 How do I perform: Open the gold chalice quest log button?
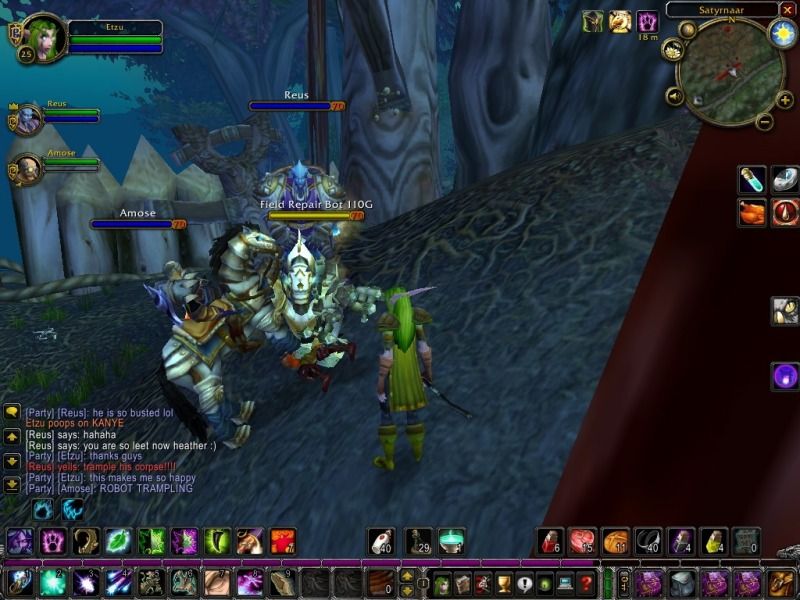coord(504,582)
